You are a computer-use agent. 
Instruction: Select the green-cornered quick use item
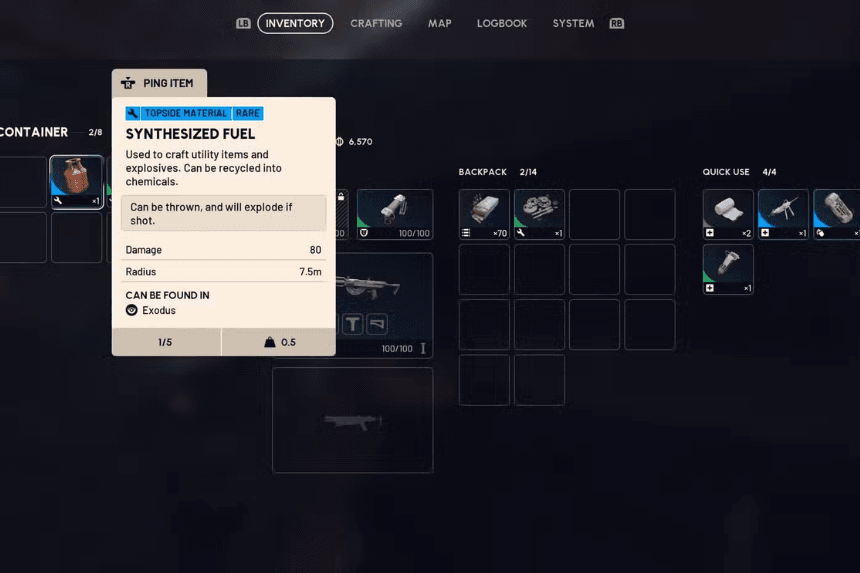tap(728, 270)
